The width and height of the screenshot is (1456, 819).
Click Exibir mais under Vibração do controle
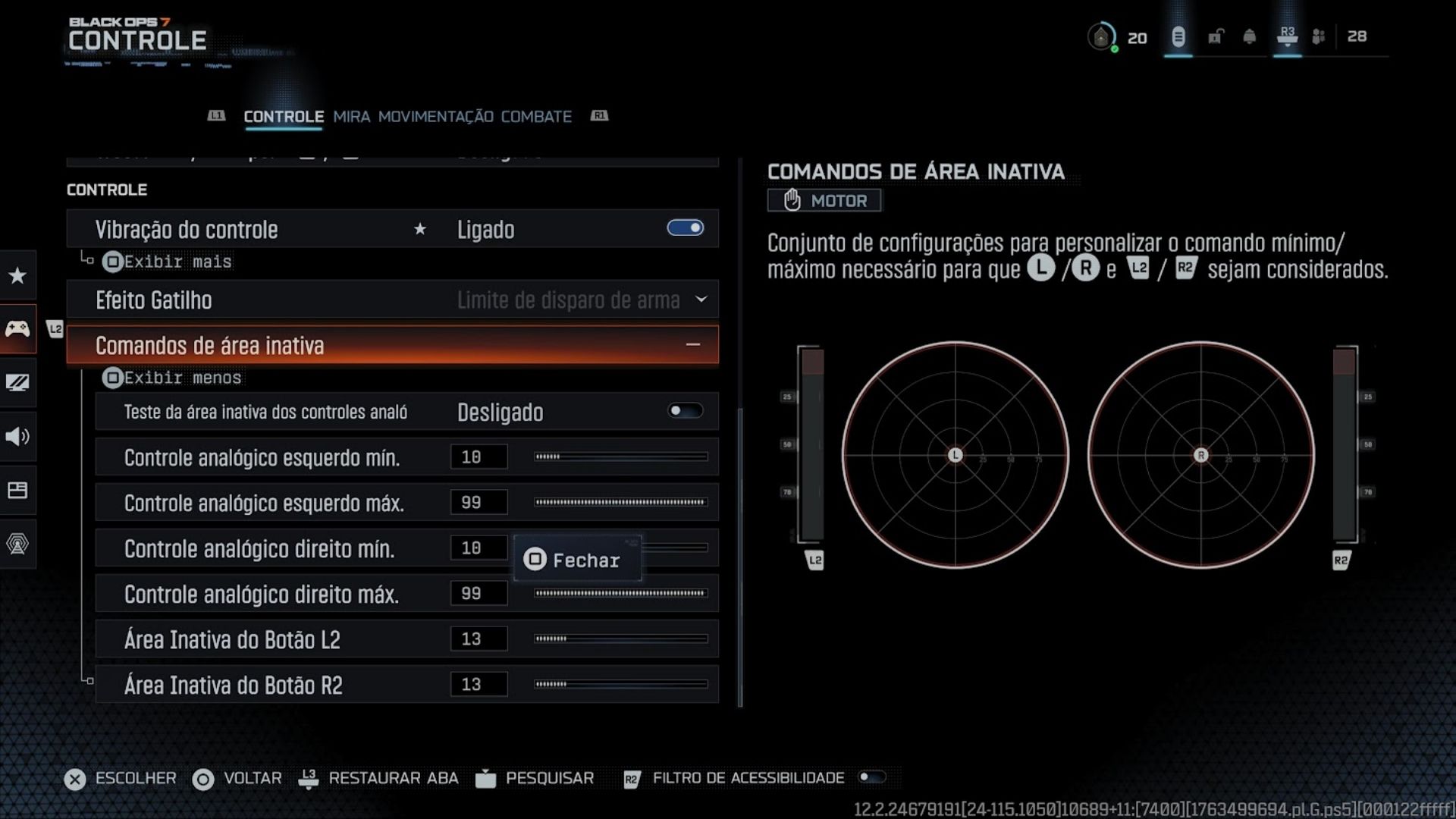click(167, 262)
